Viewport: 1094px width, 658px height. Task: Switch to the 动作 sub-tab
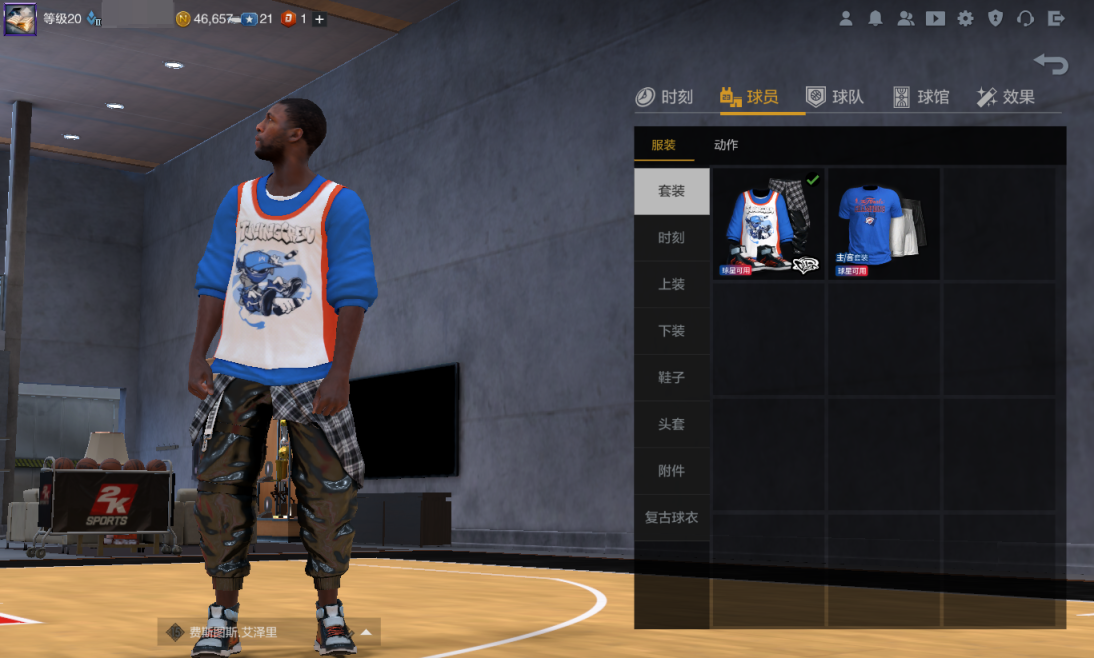(x=726, y=145)
